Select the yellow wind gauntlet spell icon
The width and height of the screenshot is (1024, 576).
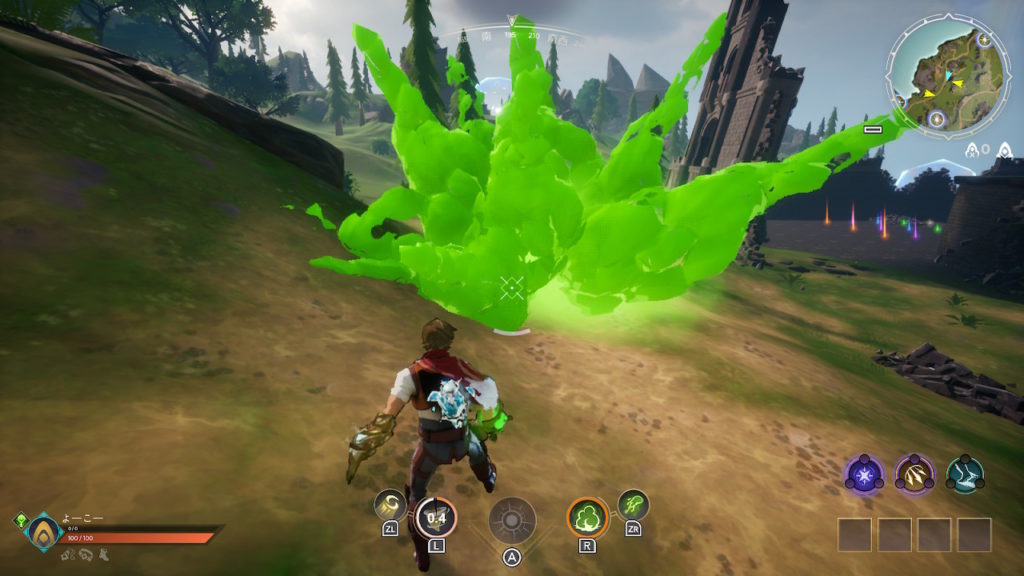(390, 504)
